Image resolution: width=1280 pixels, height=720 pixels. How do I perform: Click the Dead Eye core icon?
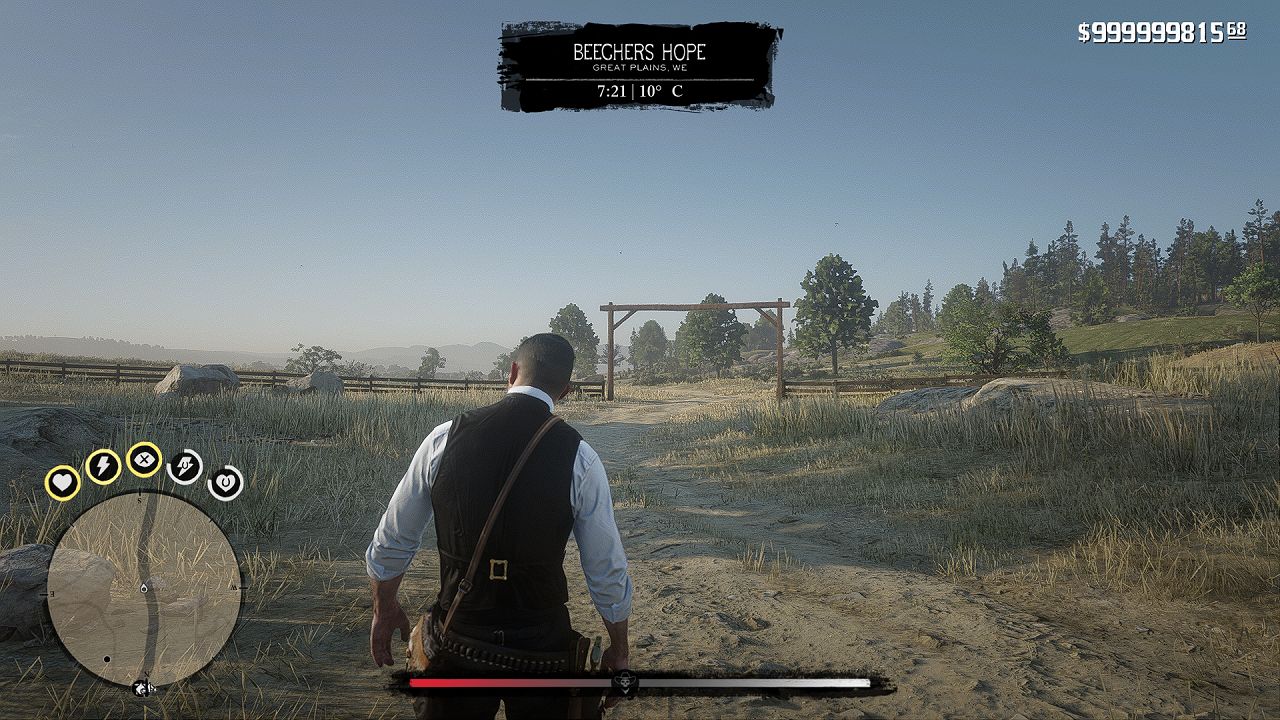point(145,459)
